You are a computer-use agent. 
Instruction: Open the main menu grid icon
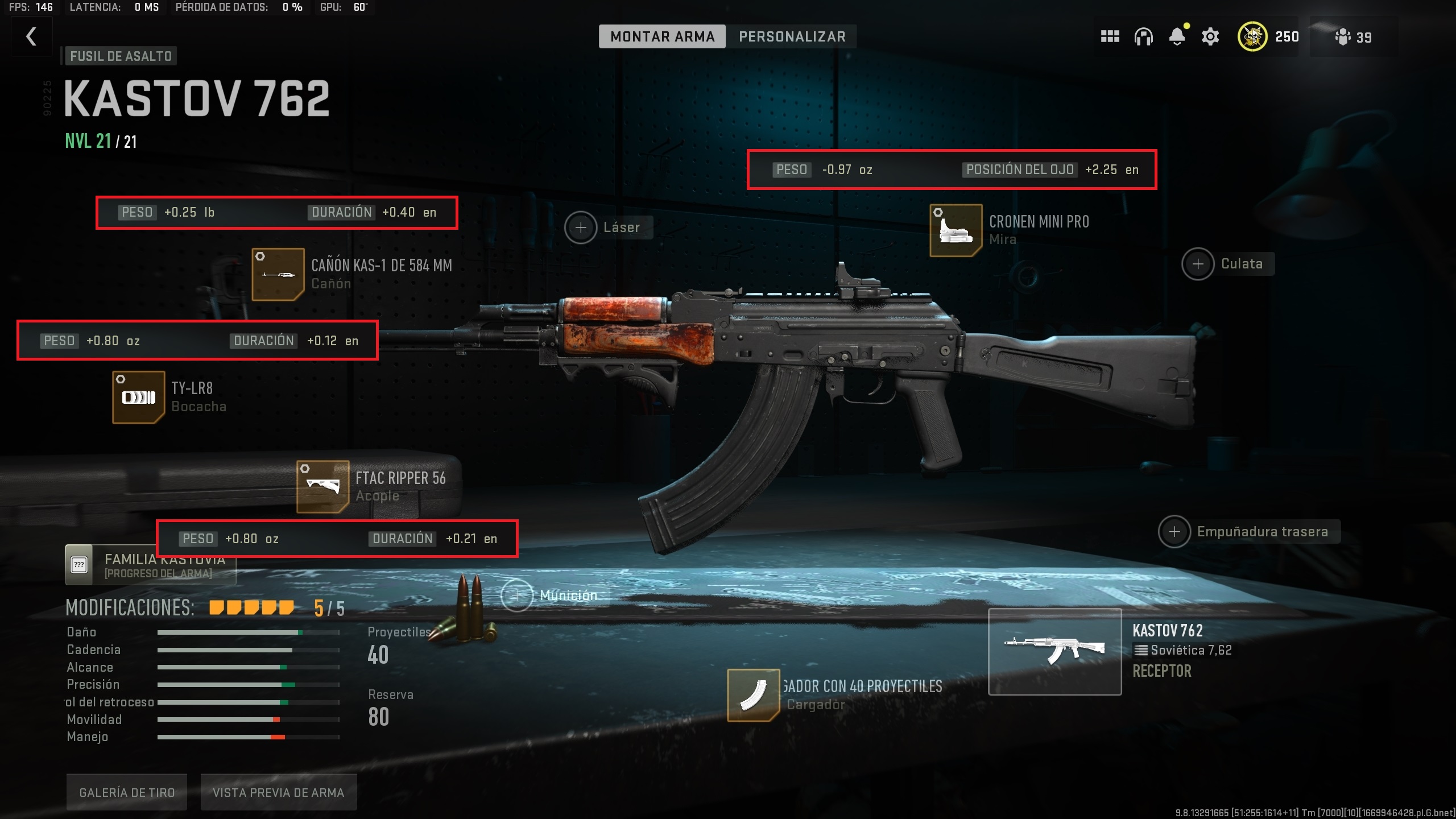point(1110,36)
